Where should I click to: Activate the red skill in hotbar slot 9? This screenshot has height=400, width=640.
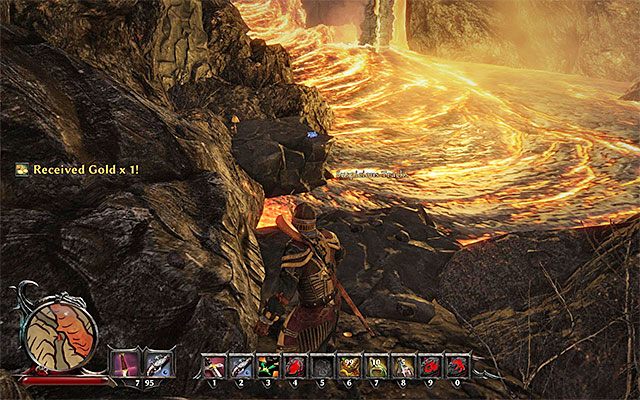(x=430, y=367)
